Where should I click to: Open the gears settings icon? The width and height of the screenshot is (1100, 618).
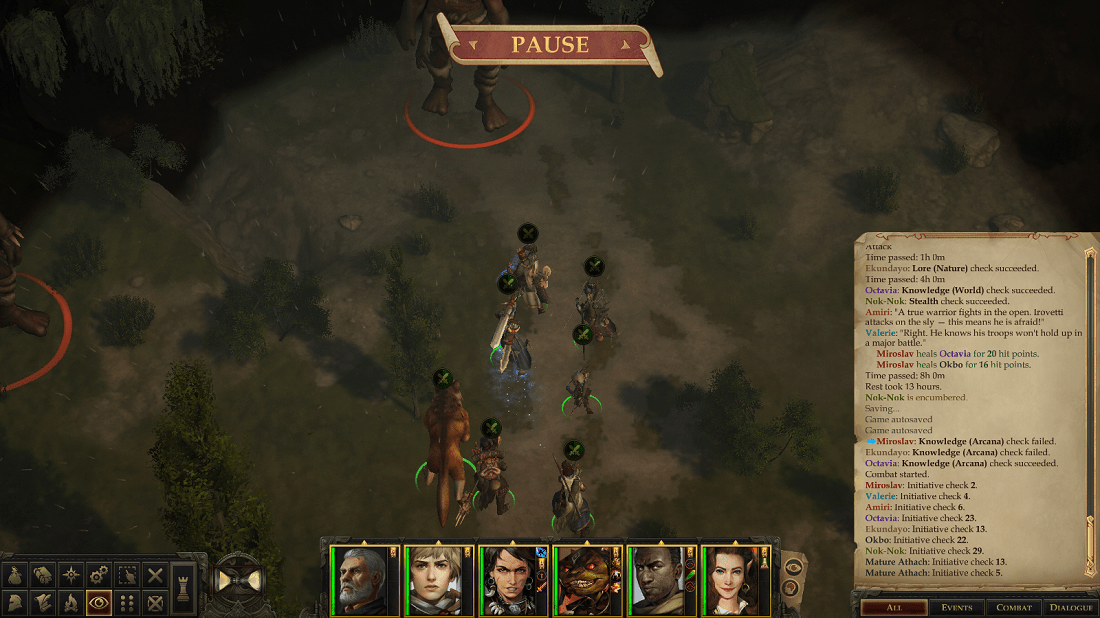coord(99,575)
